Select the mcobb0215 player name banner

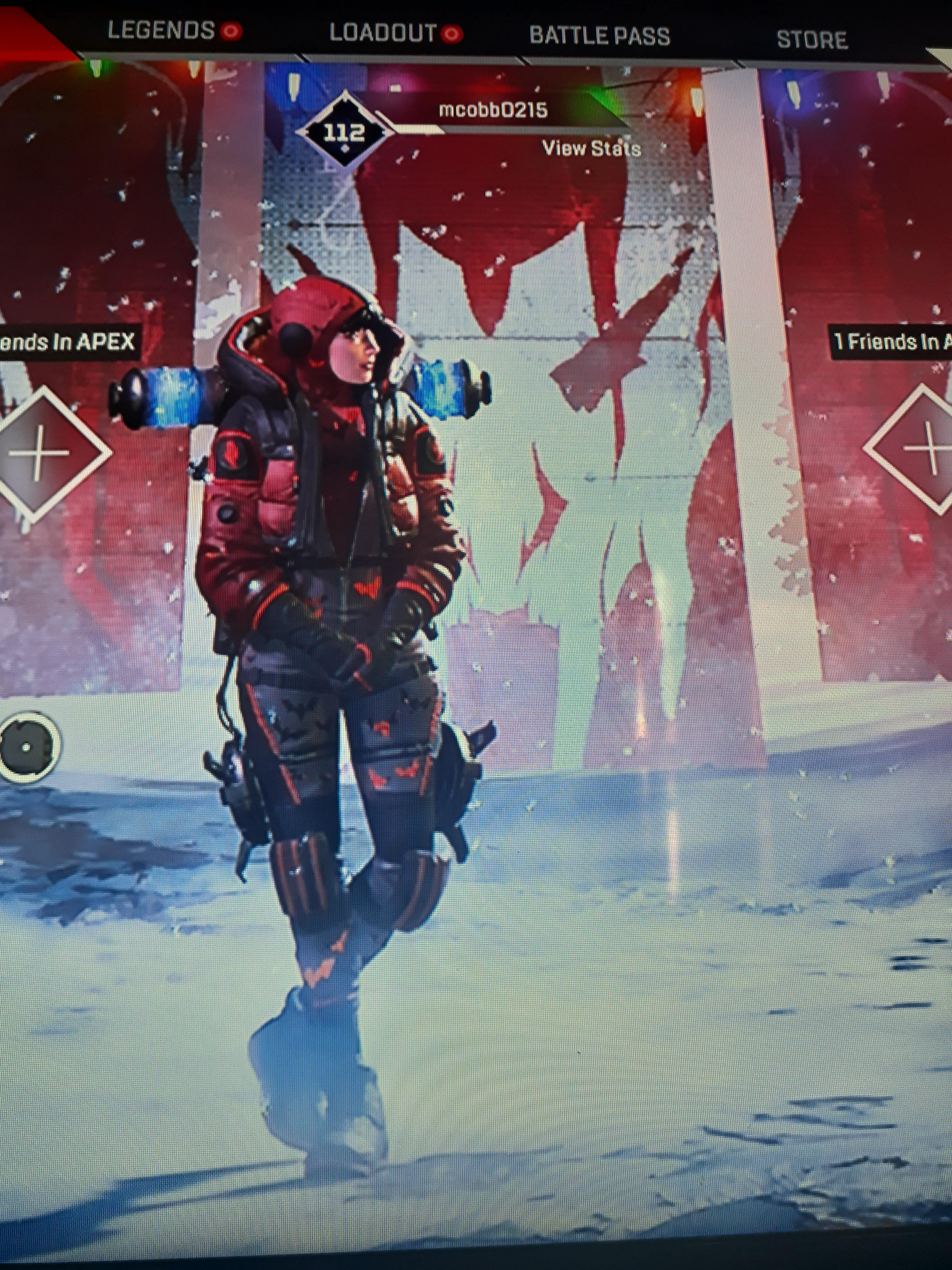(x=493, y=110)
